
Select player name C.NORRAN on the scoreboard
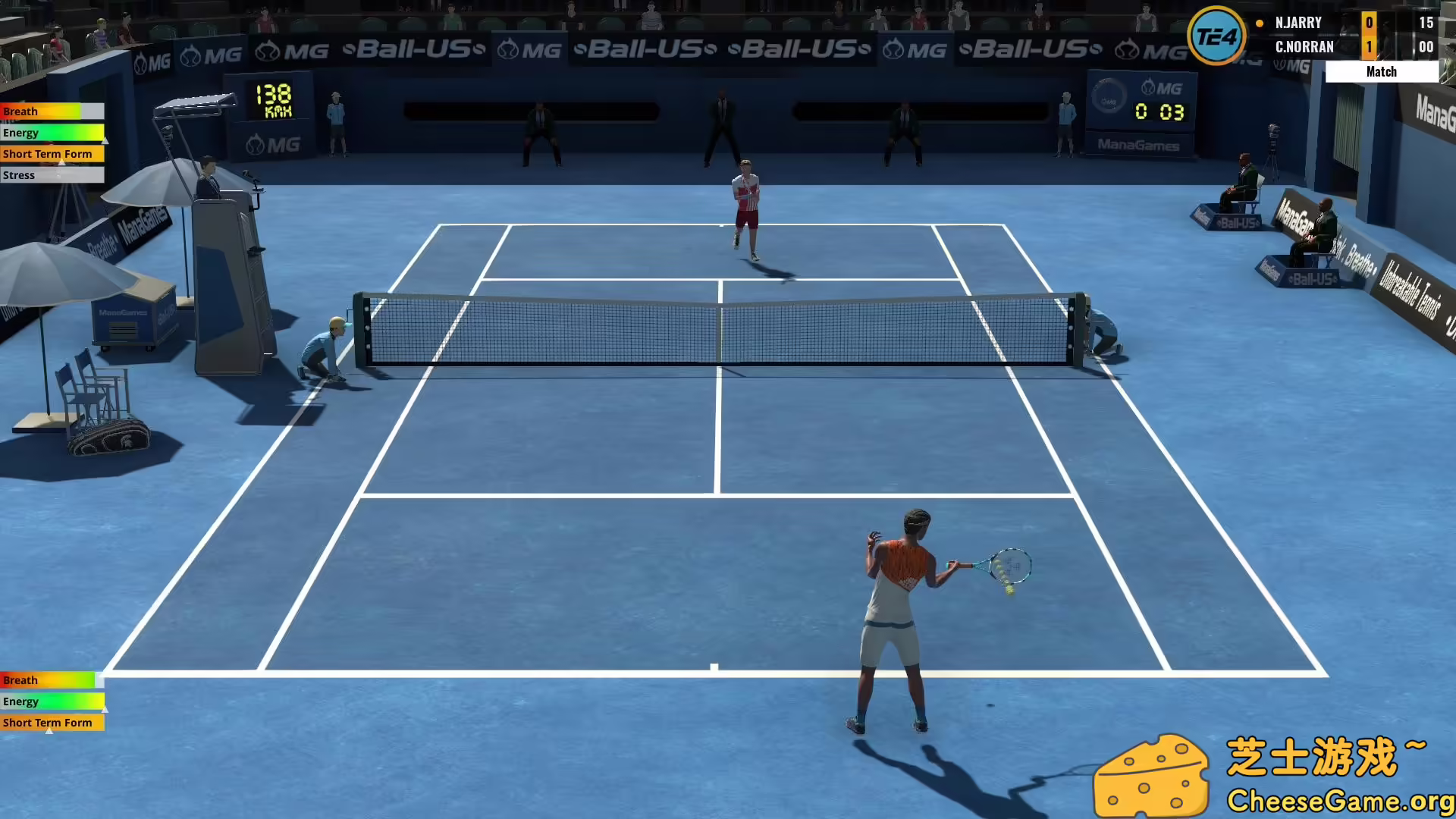coord(1304,46)
